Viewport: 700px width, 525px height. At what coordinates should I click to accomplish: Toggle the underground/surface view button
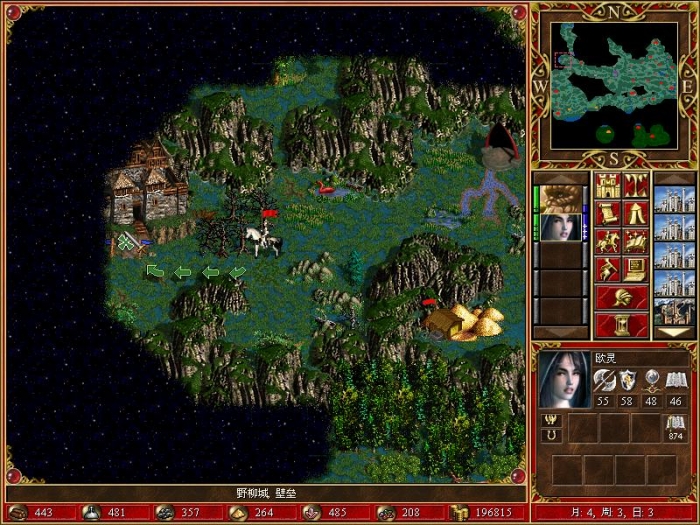636,185
